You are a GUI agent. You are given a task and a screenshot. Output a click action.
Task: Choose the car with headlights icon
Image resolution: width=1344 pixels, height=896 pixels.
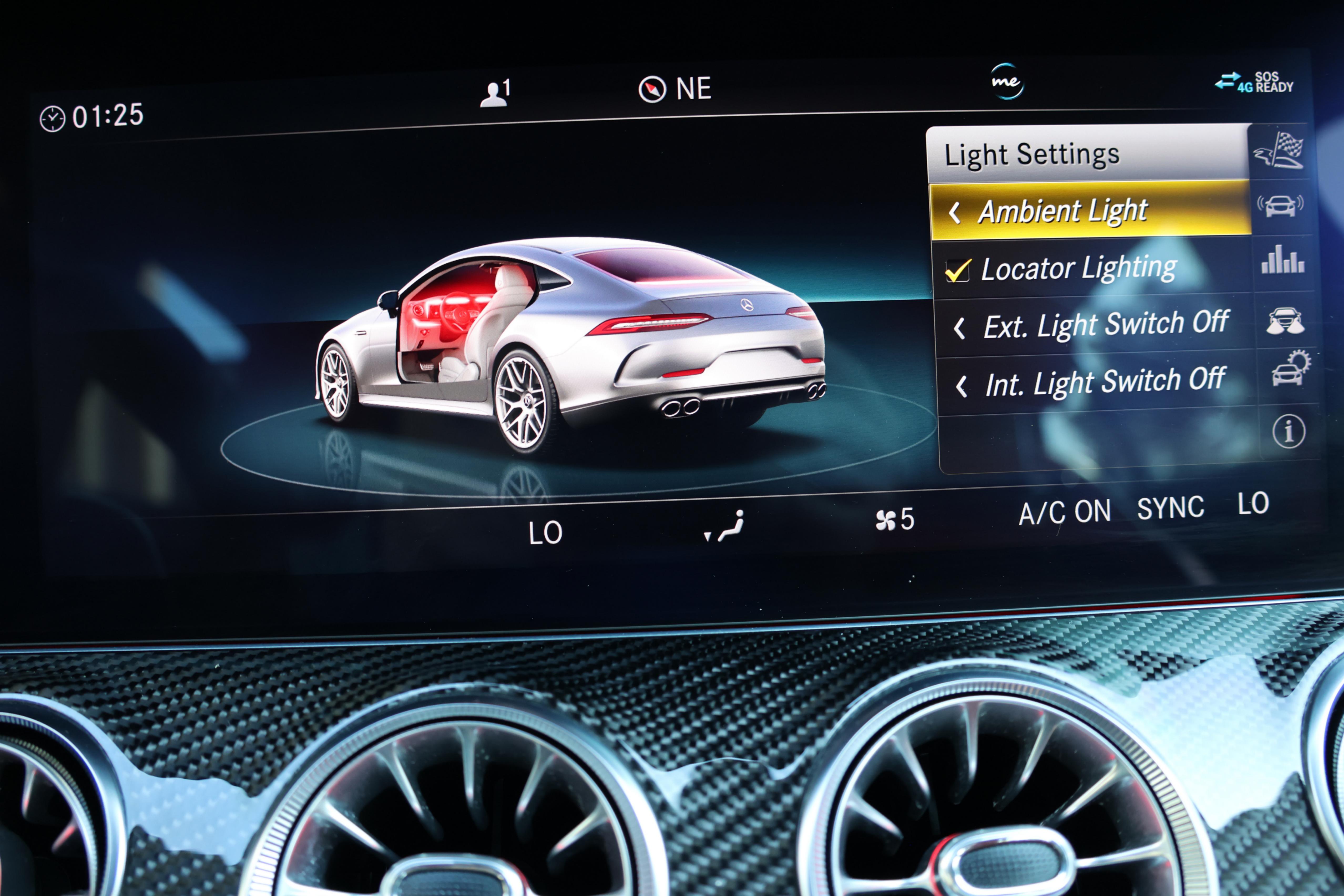click(1285, 321)
